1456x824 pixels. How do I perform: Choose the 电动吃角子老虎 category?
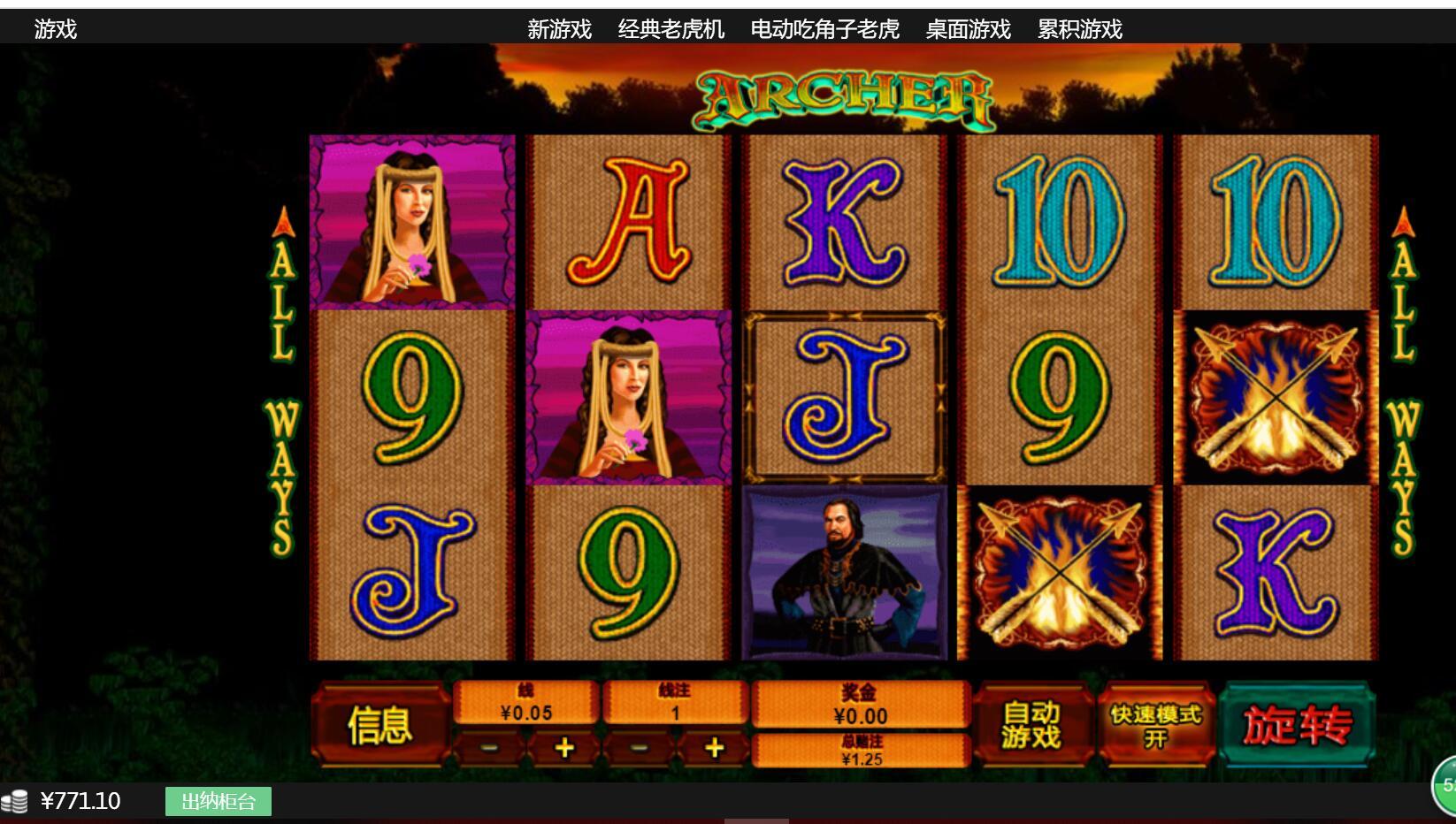824,30
